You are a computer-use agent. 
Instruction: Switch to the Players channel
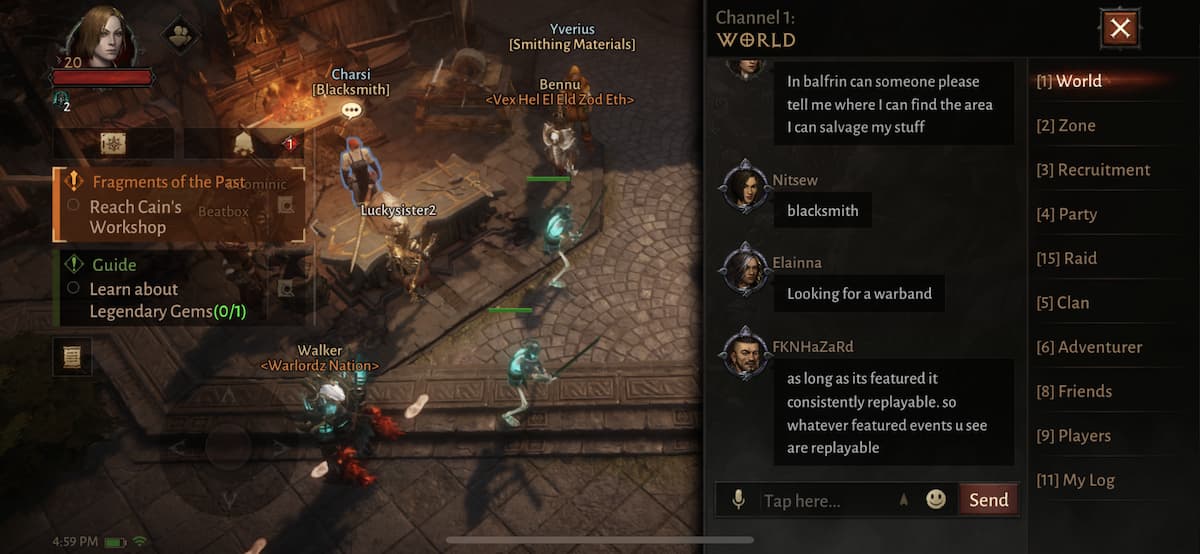(x=1073, y=436)
